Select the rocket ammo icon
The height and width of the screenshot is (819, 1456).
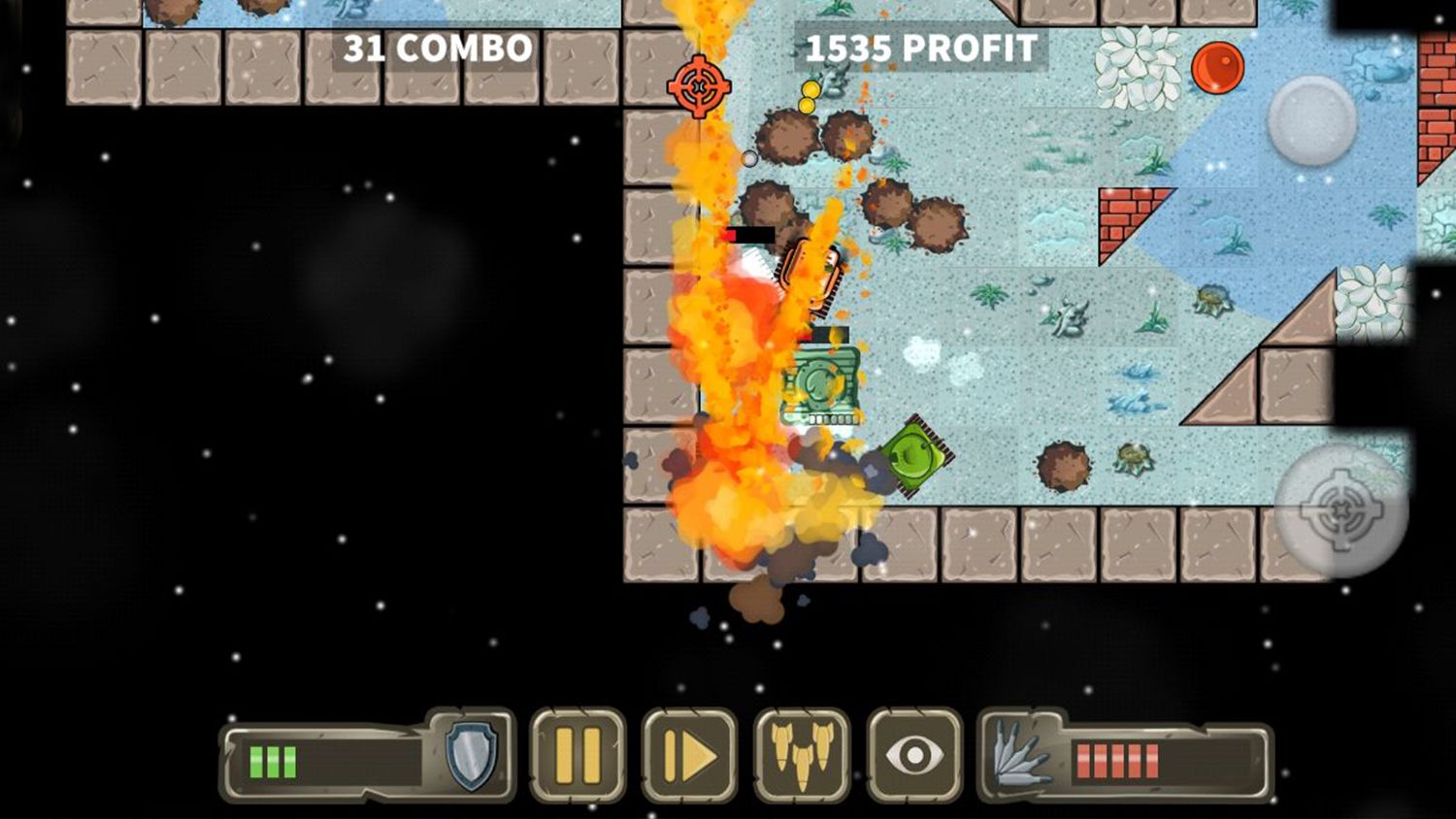1019,754
